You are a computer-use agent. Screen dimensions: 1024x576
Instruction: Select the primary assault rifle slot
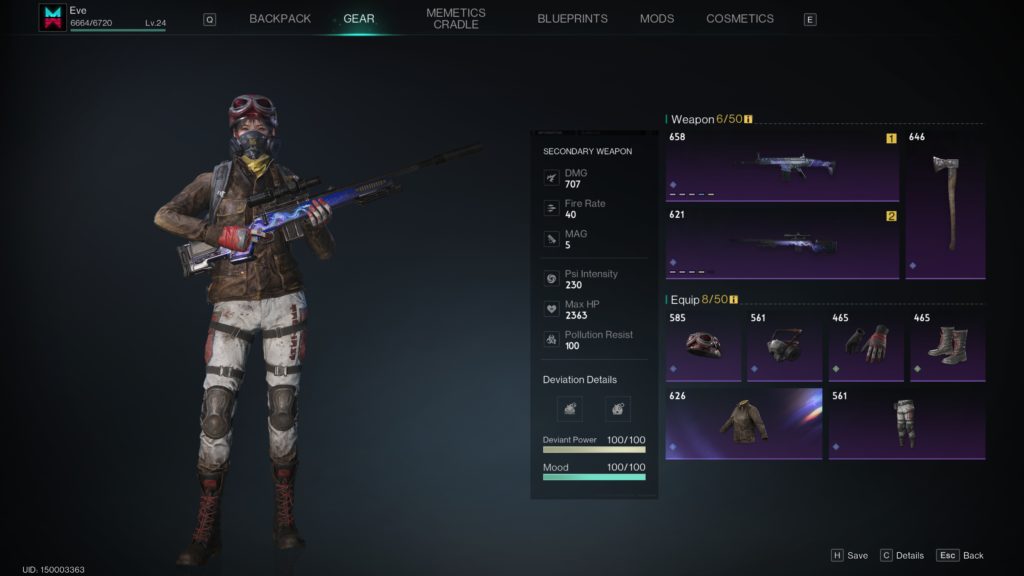(x=782, y=164)
